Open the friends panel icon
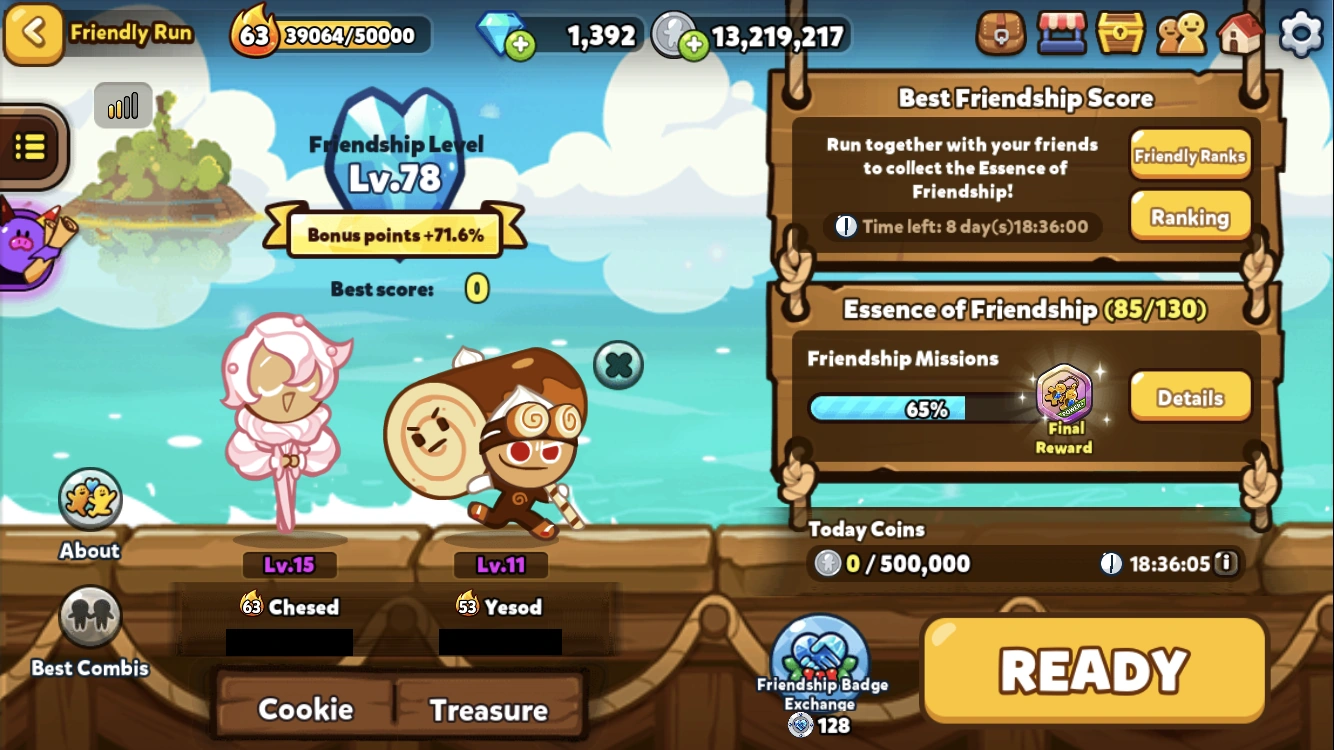This screenshot has width=1334, height=750. (1182, 33)
